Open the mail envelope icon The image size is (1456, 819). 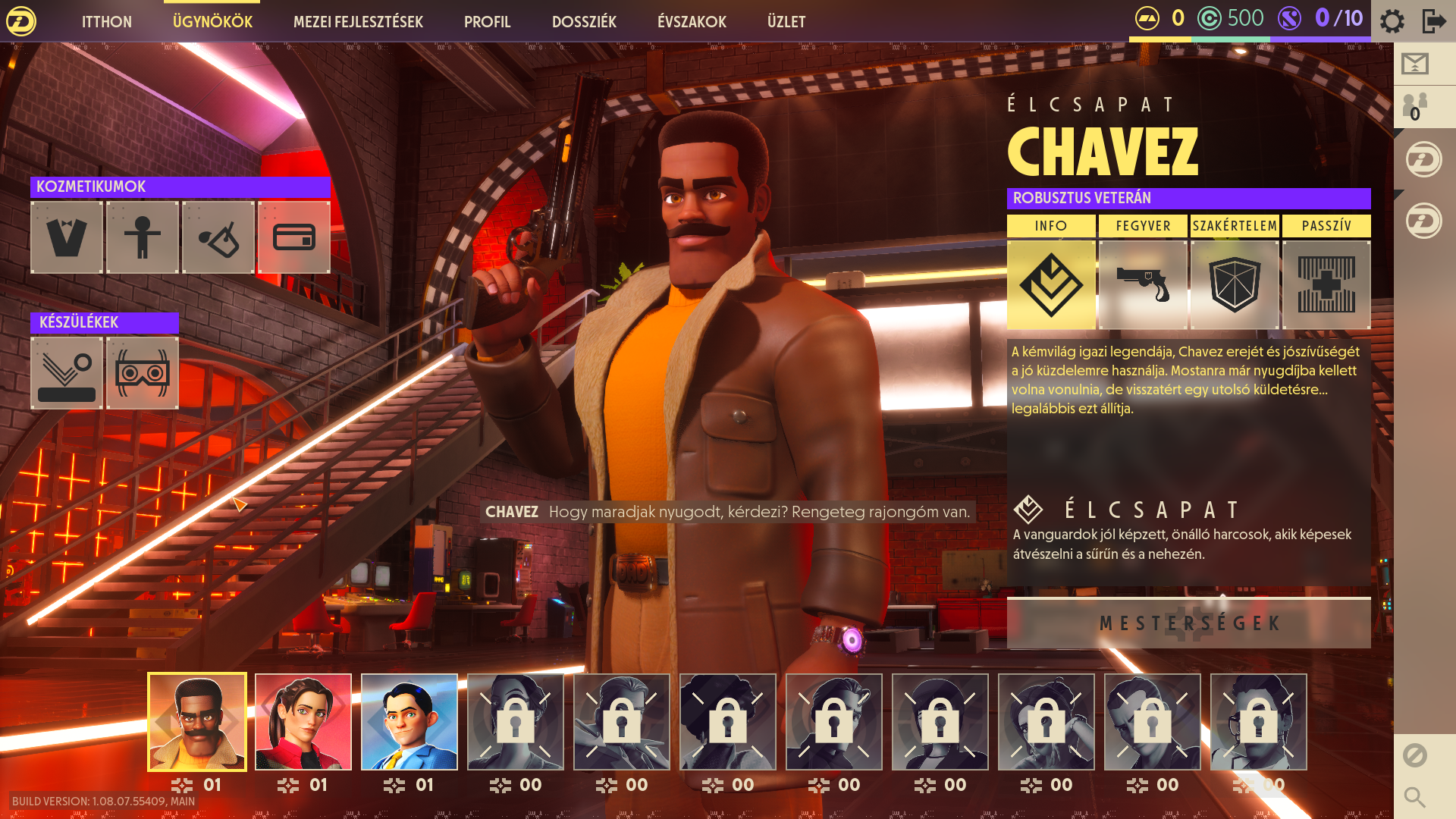click(x=1415, y=64)
